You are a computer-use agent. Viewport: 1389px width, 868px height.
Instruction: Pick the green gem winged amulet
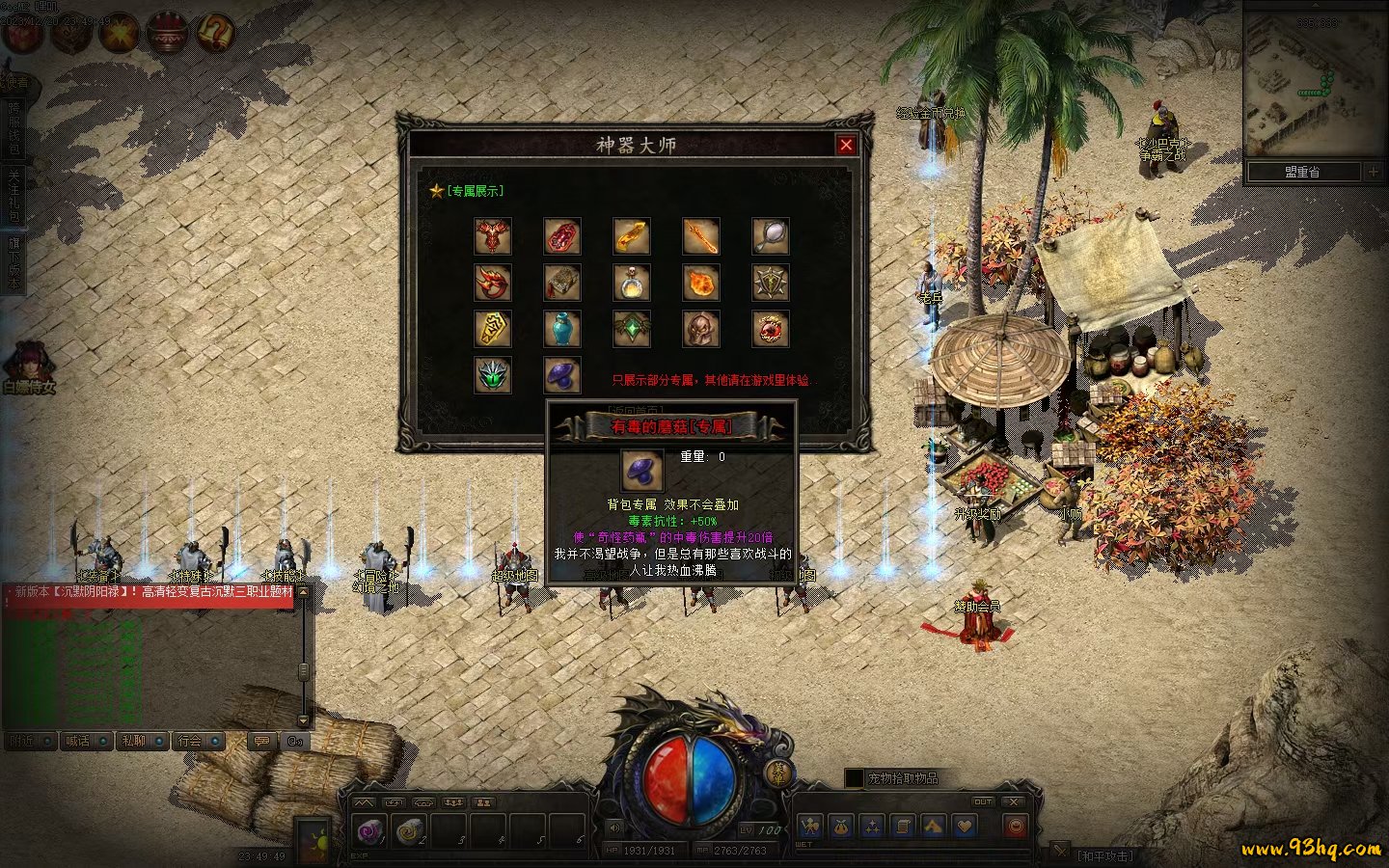[631, 328]
